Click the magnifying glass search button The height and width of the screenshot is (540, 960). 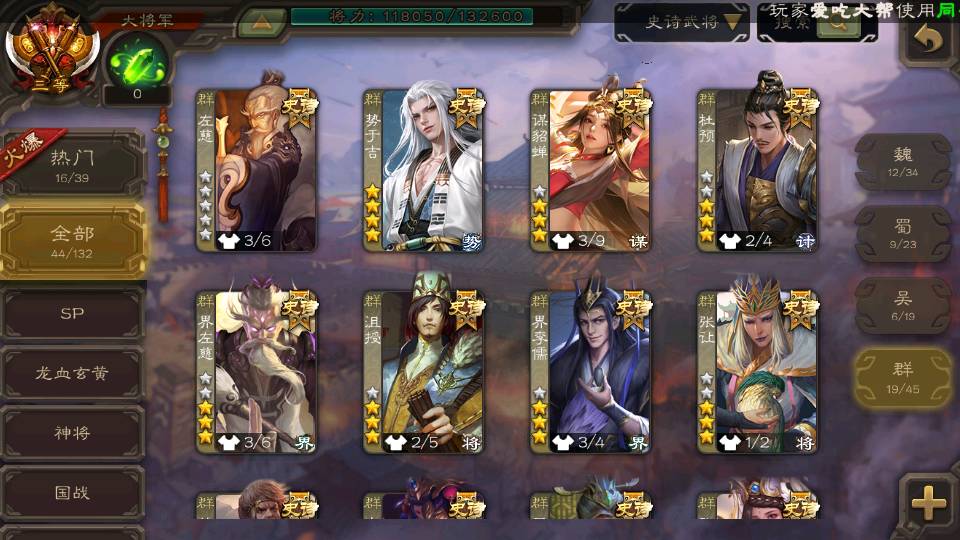[838, 23]
